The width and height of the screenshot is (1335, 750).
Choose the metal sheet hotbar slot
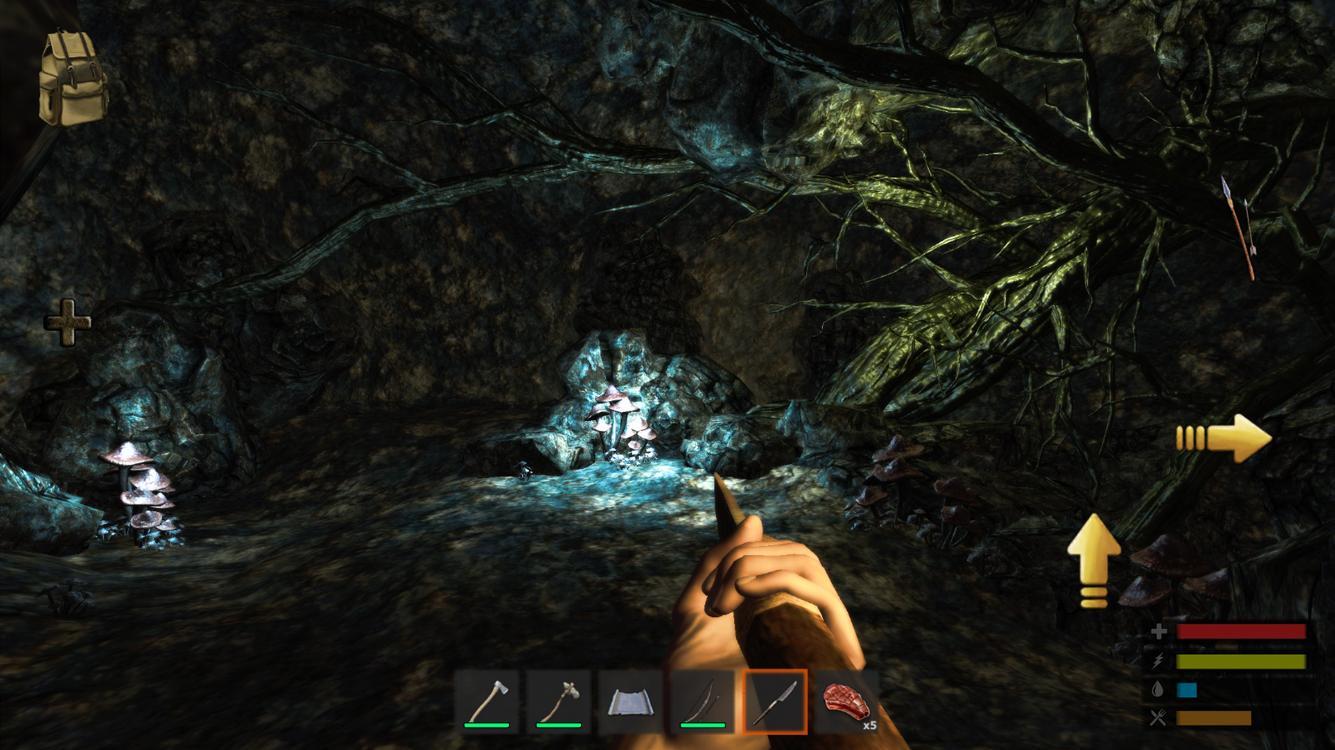tap(631, 701)
